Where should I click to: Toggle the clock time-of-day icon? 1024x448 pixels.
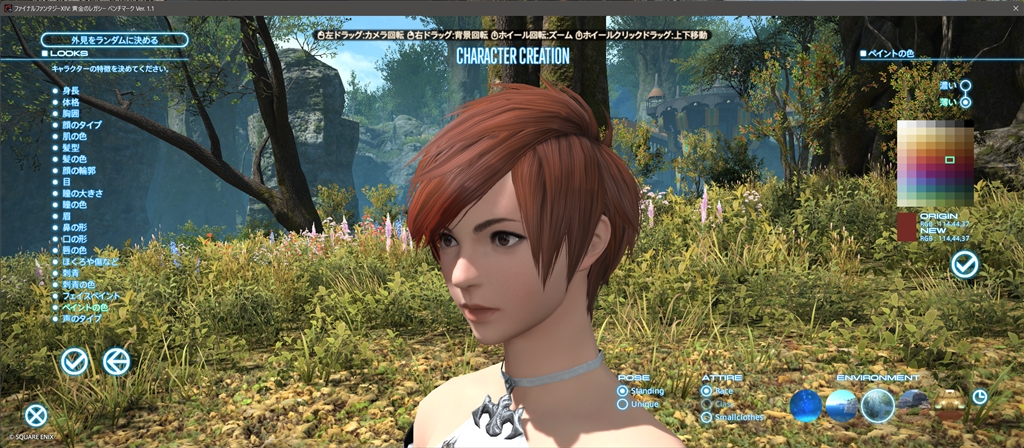pyautogui.click(x=980, y=396)
